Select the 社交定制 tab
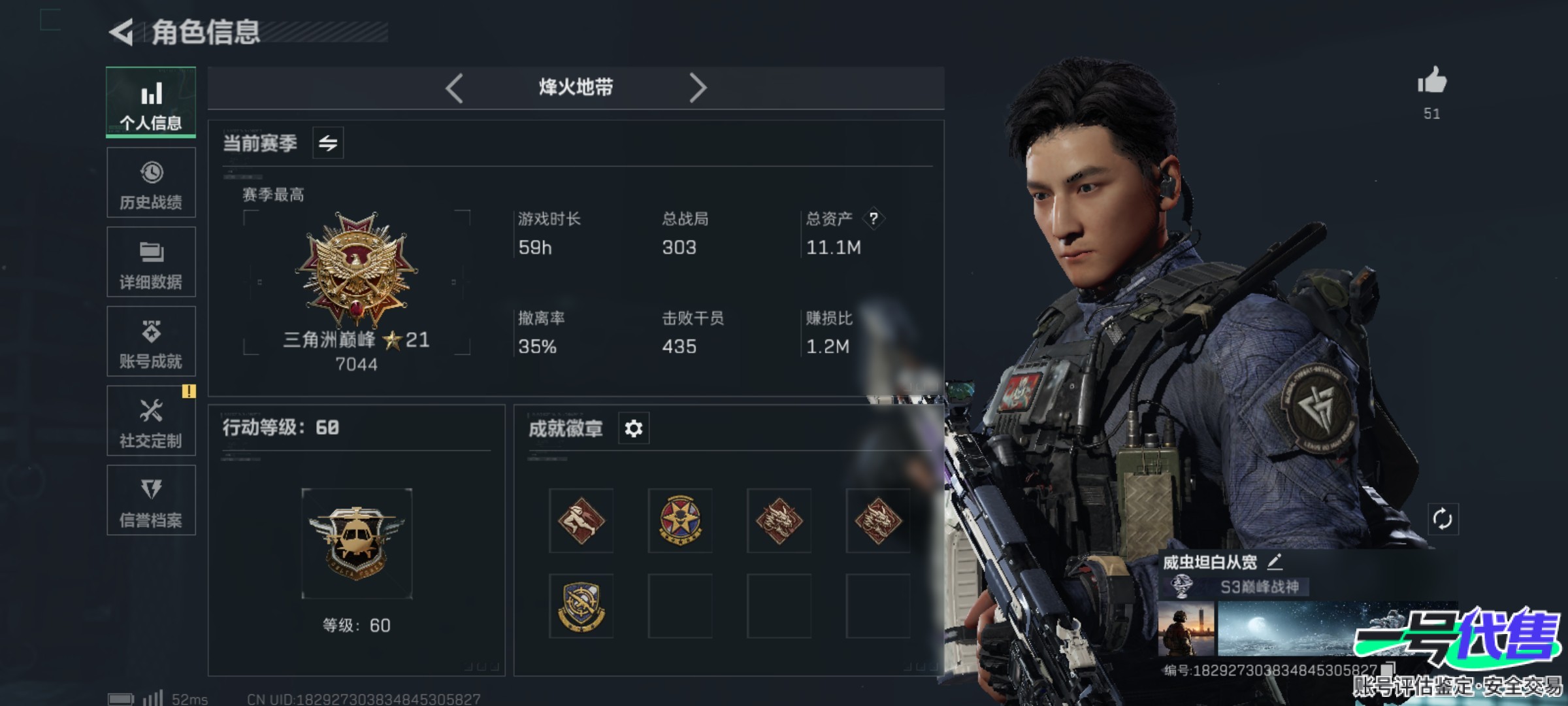 pyautogui.click(x=151, y=421)
